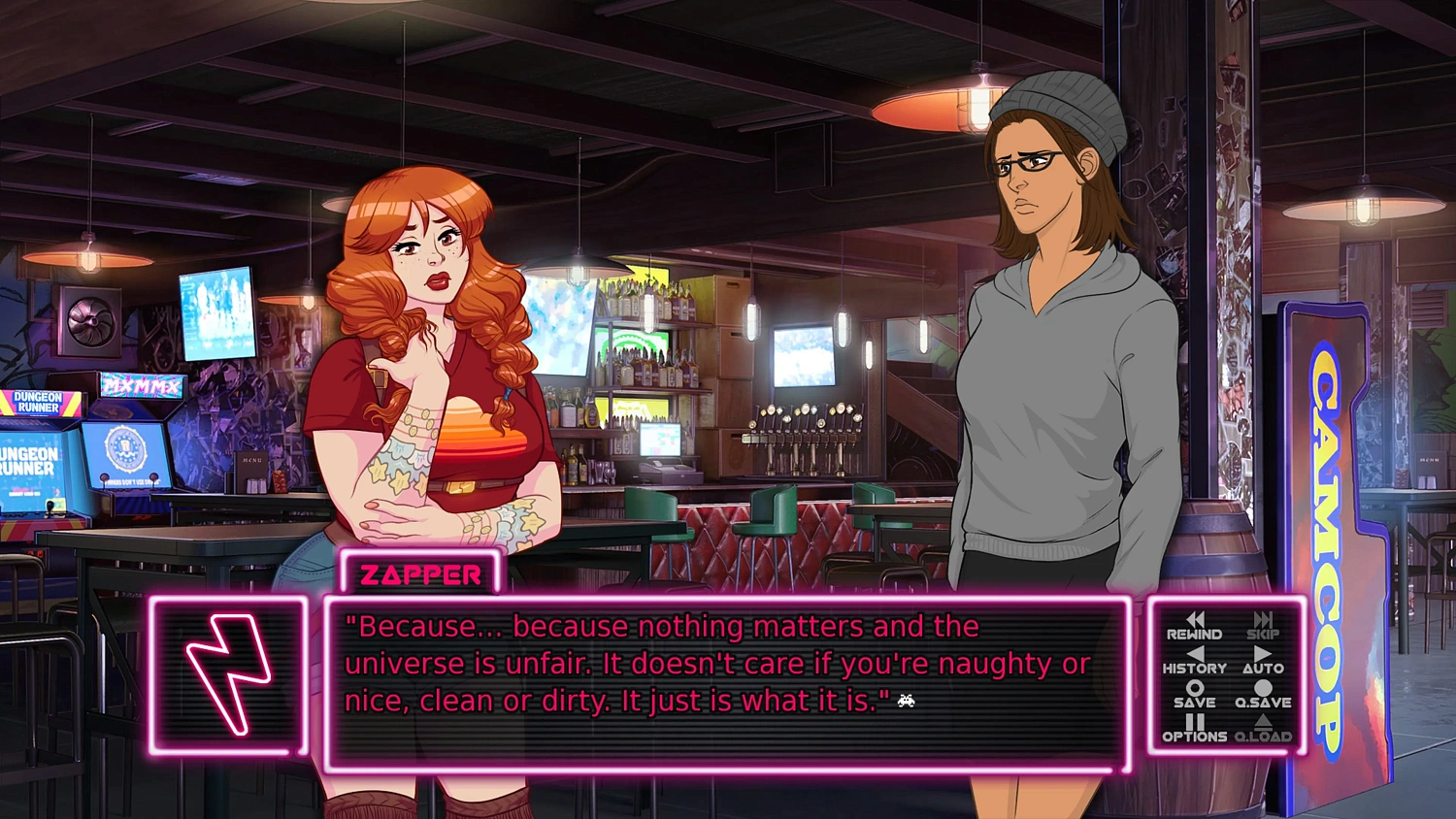Open the Options settings screen

tap(1196, 730)
